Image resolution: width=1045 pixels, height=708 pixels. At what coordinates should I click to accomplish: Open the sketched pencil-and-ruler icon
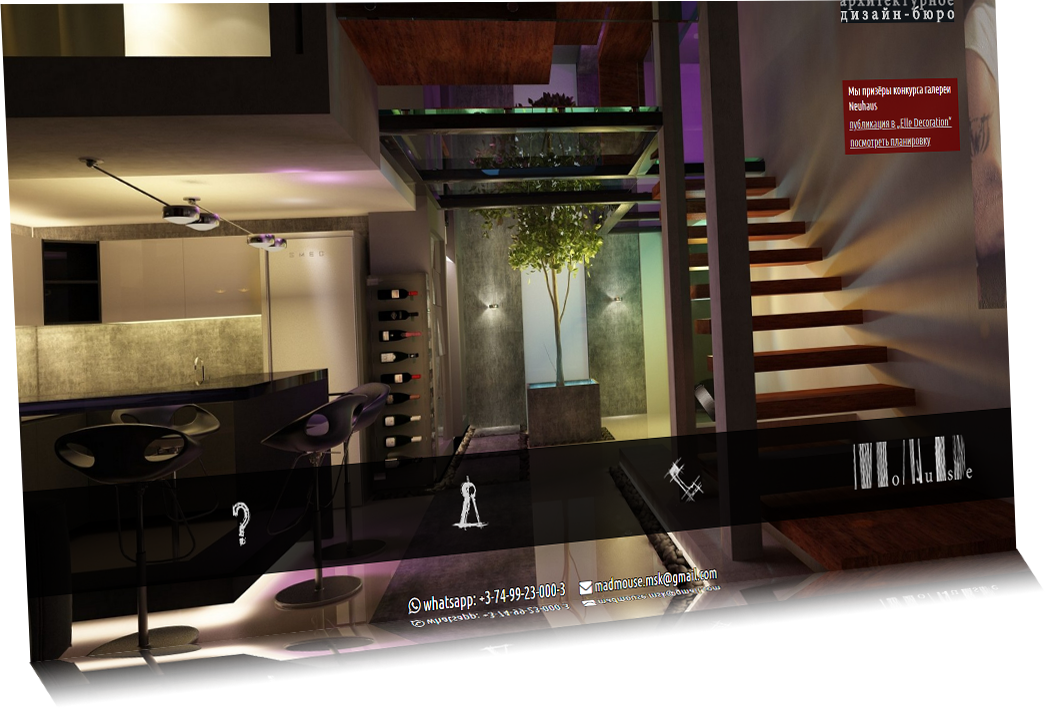click(x=685, y=478)
